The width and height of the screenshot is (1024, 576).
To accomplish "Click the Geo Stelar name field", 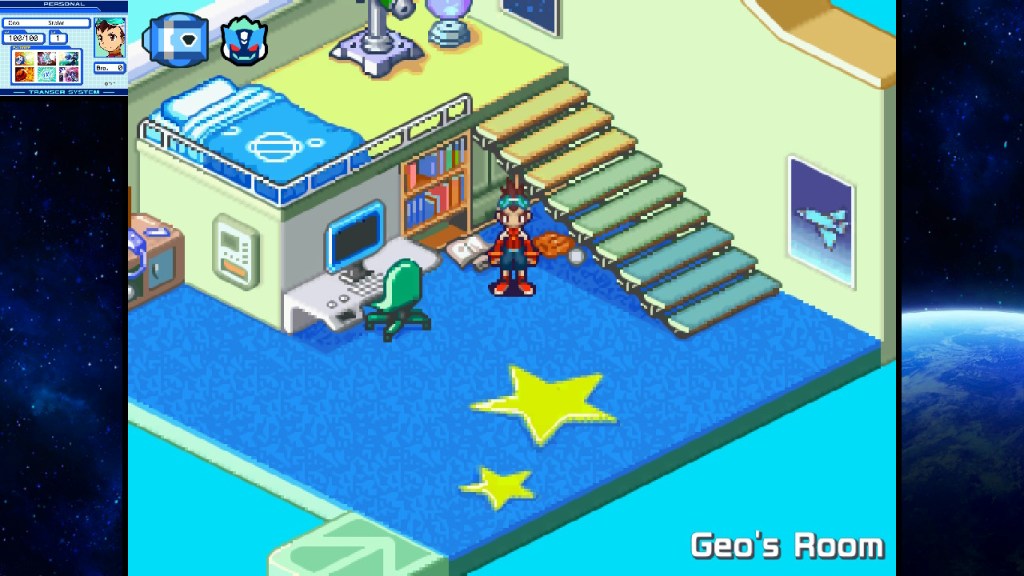I will 46,23.
